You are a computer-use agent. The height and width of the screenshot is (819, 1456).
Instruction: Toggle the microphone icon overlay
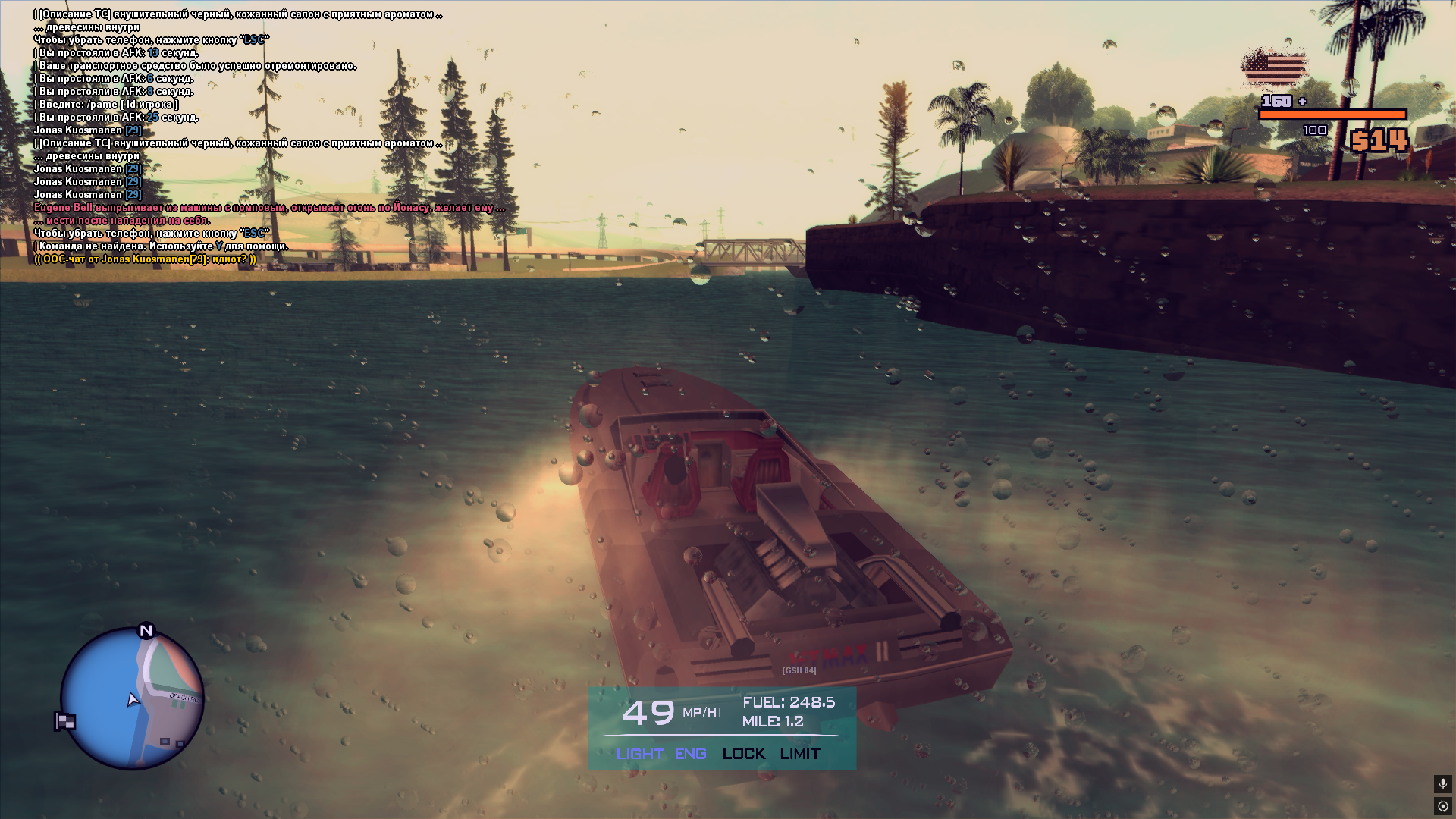coord(1442,783)
